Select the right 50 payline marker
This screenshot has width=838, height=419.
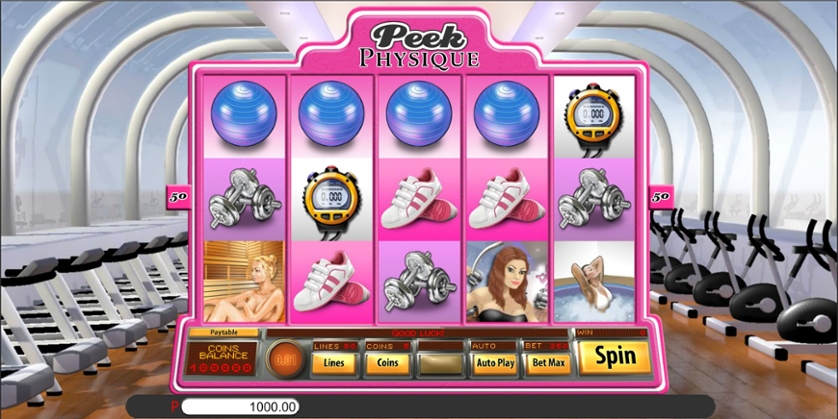[660, 196]
